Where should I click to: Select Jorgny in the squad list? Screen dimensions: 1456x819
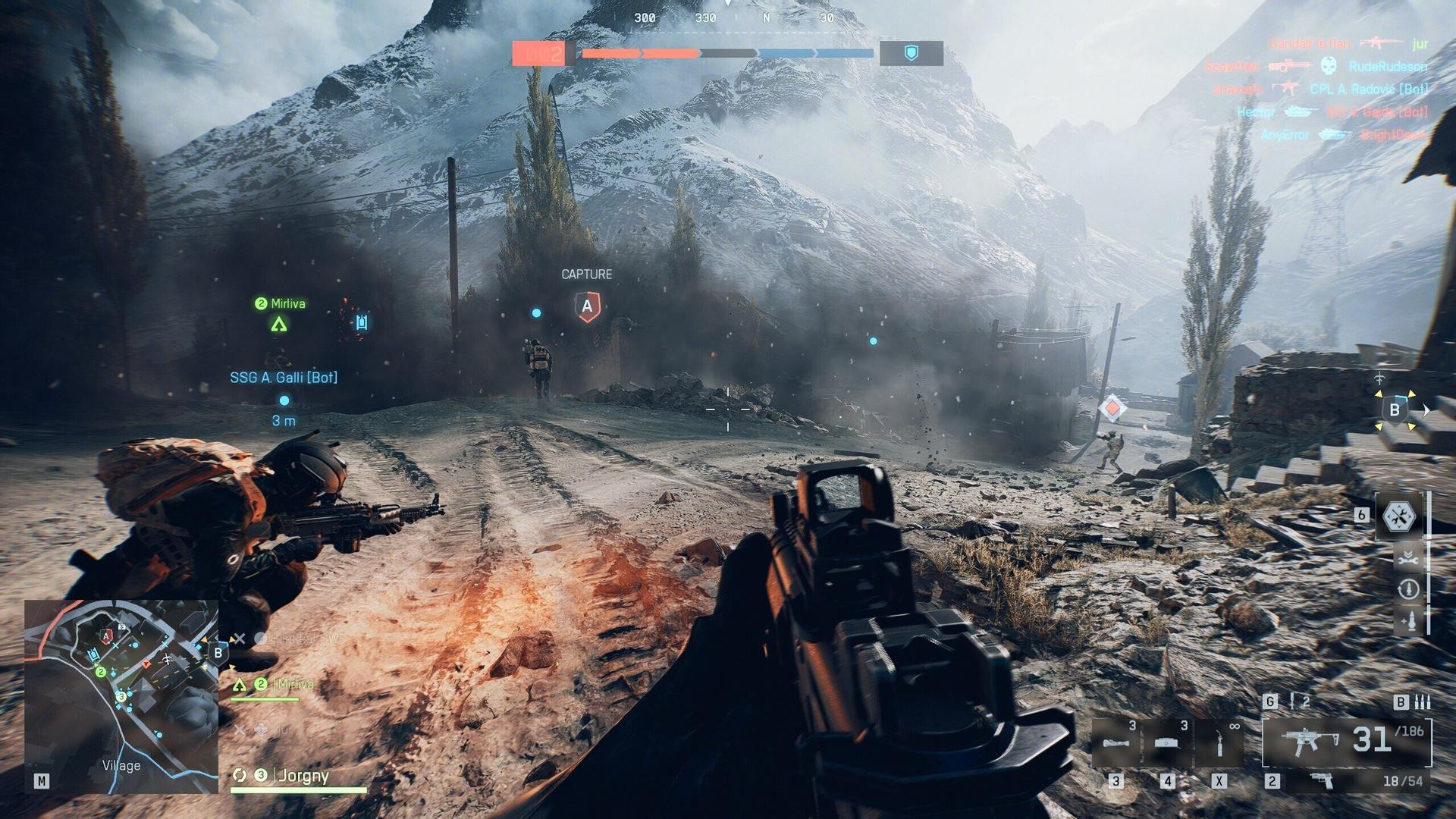tap(302, 775)
